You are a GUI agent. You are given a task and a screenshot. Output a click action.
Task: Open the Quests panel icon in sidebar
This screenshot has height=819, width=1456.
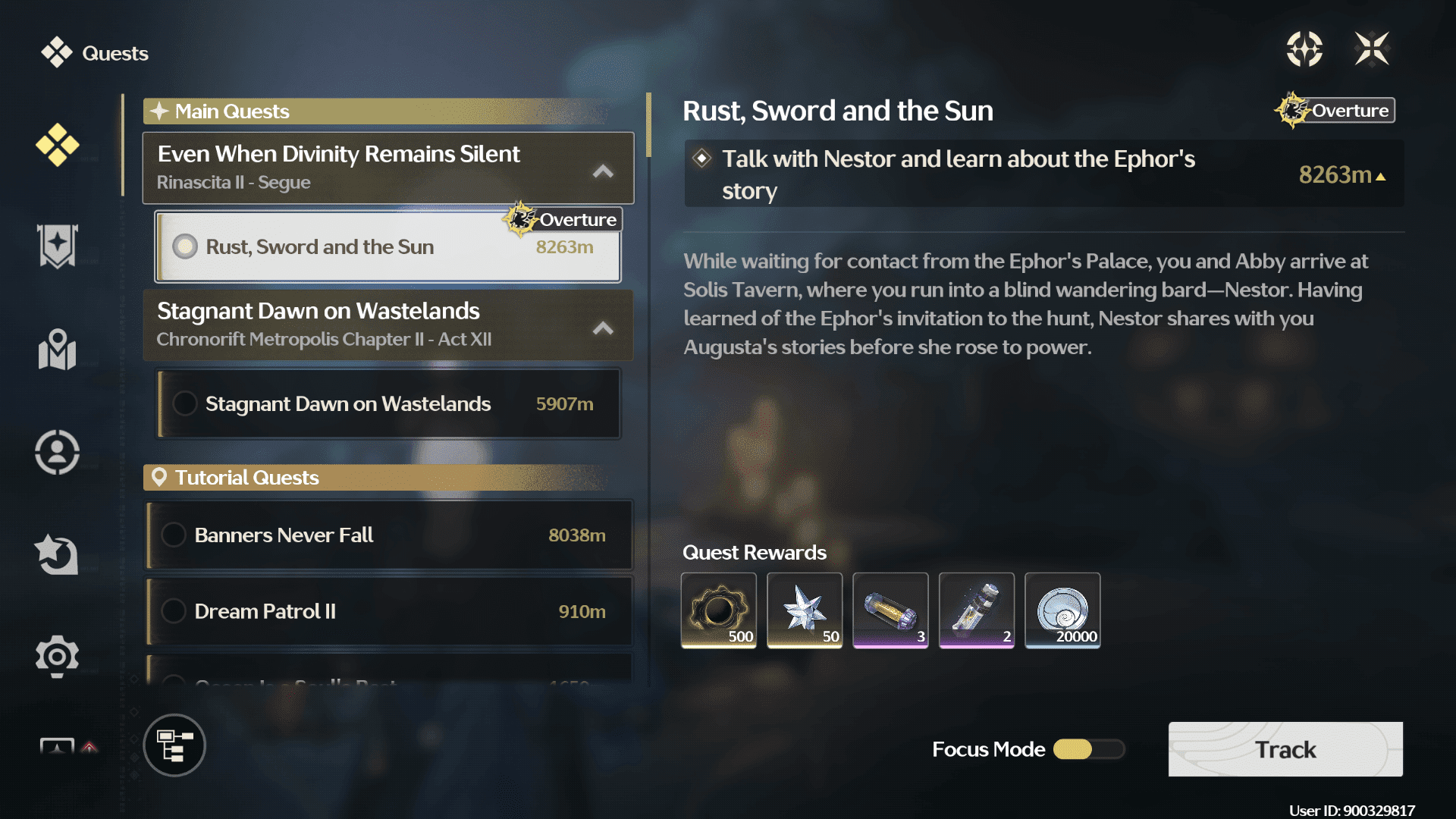tap(57, 144)
